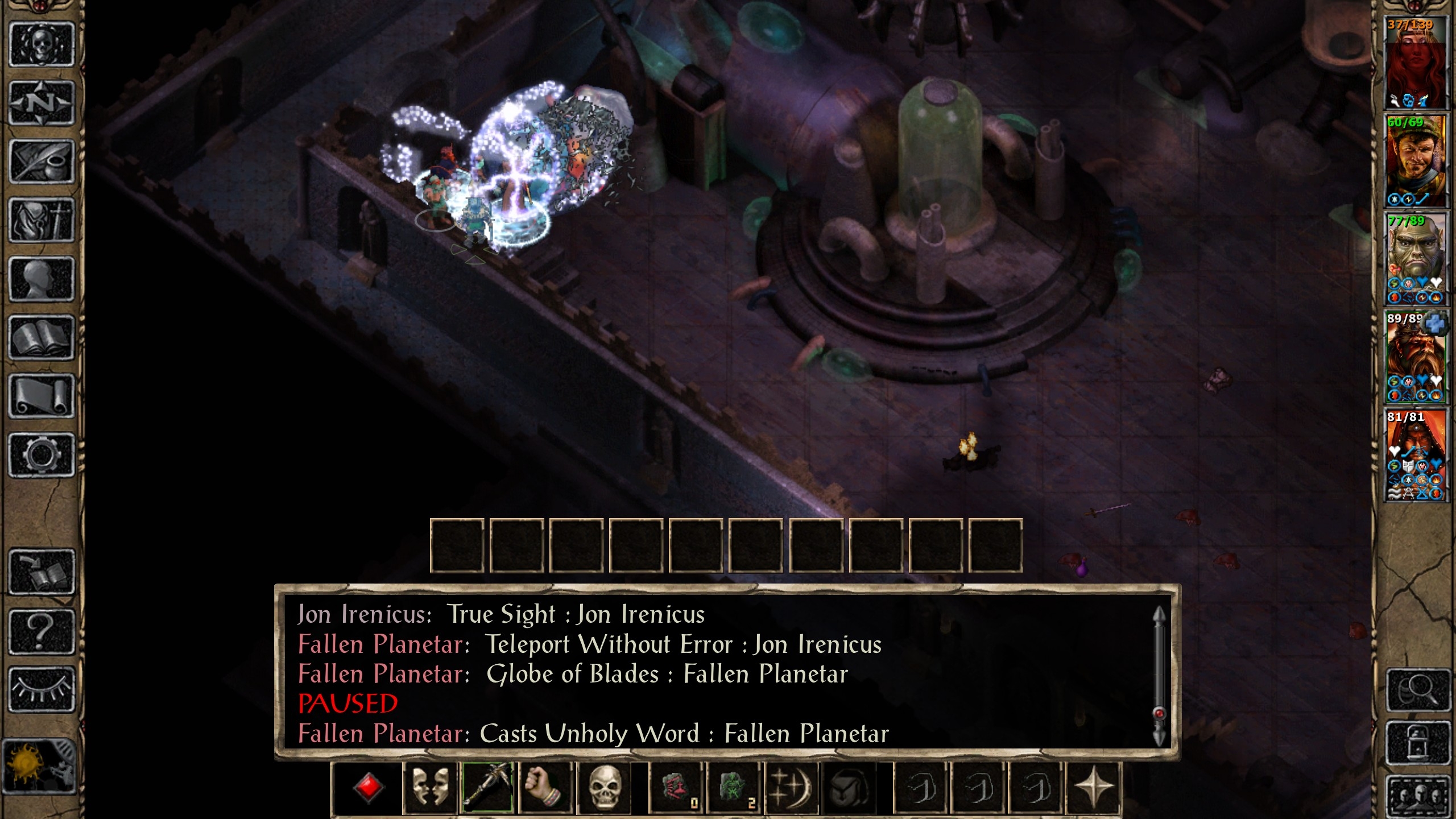Click the quick save book button
The height and width of the screenshot is (819, 1456).
click(42, 572)
